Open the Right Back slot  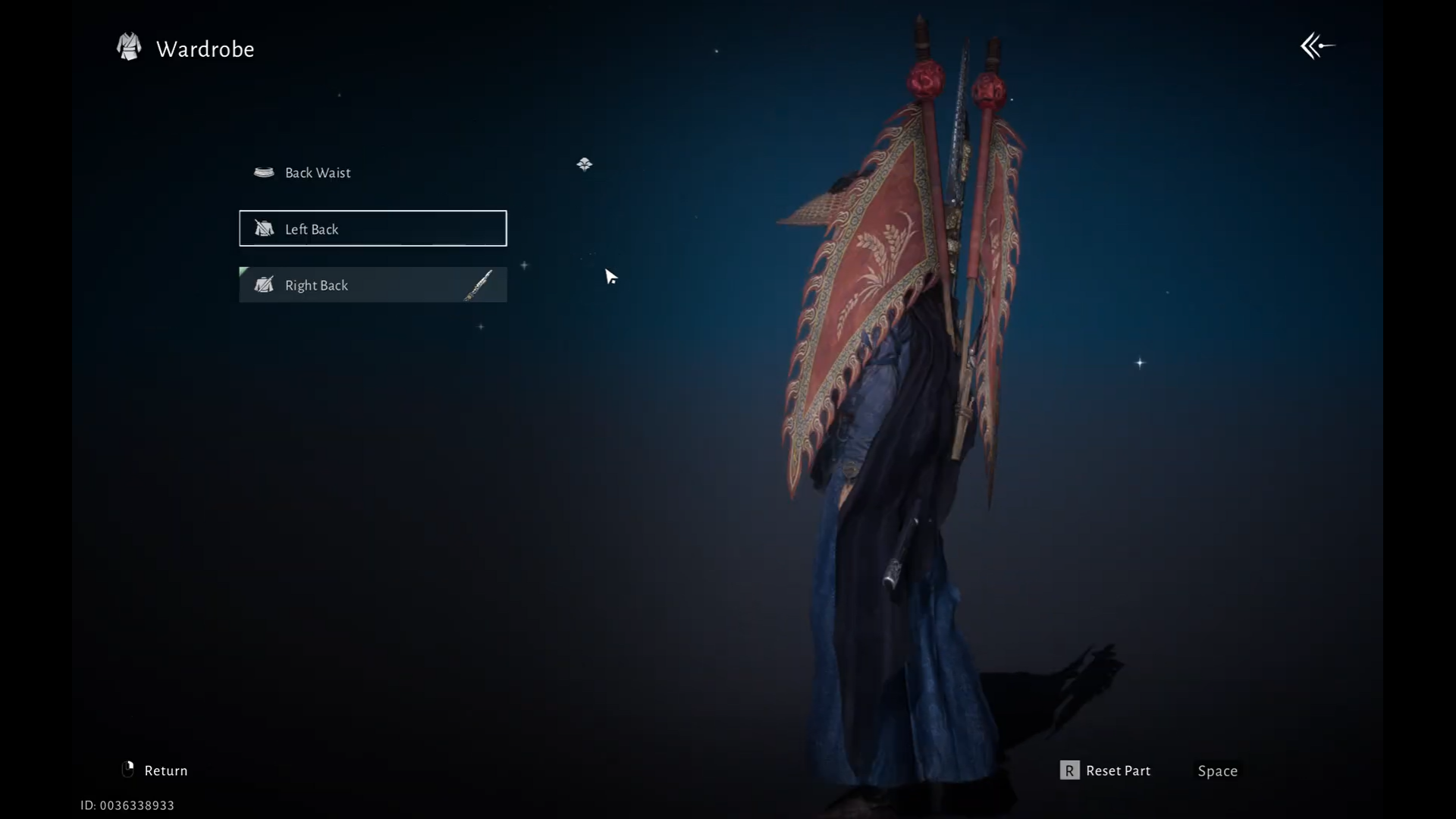point(372,285)
